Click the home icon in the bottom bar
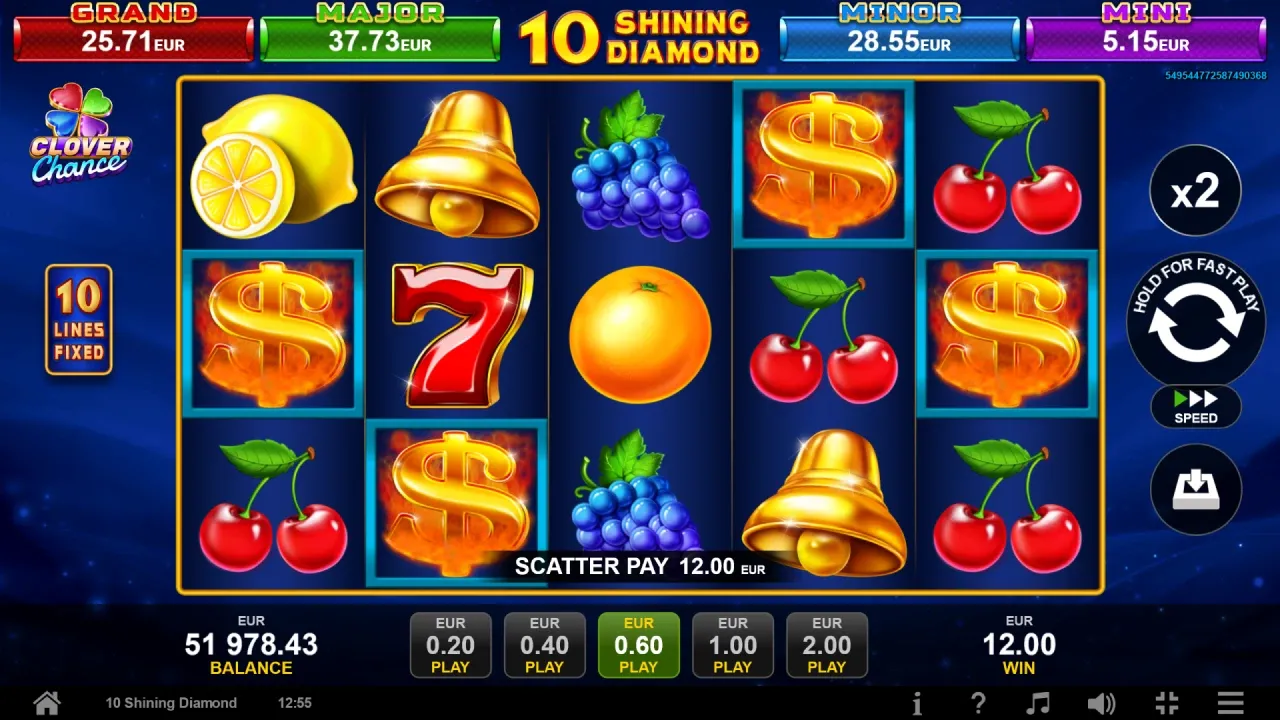The height and width of the screenshot is (720, 1280). click(x=46, y=703)
